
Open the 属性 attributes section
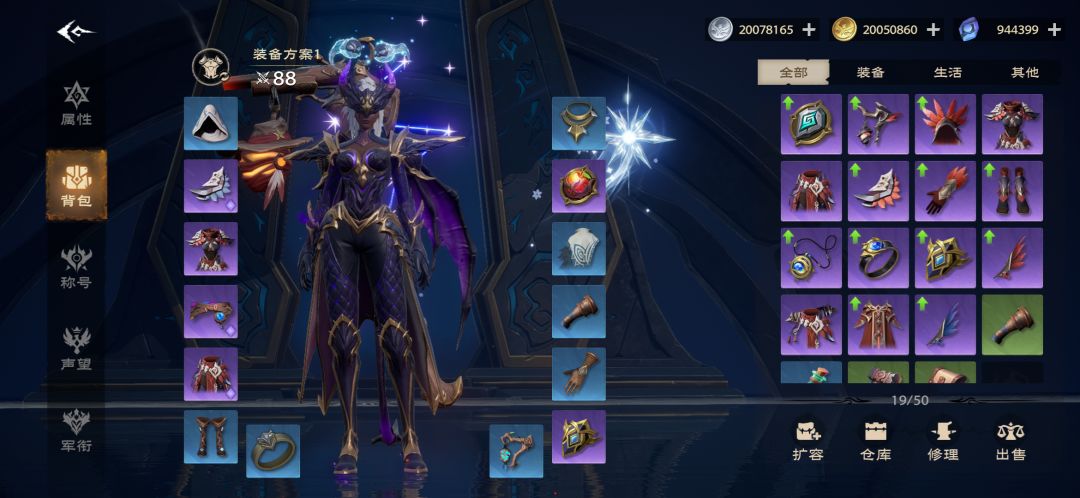click(x=76, y=105)
